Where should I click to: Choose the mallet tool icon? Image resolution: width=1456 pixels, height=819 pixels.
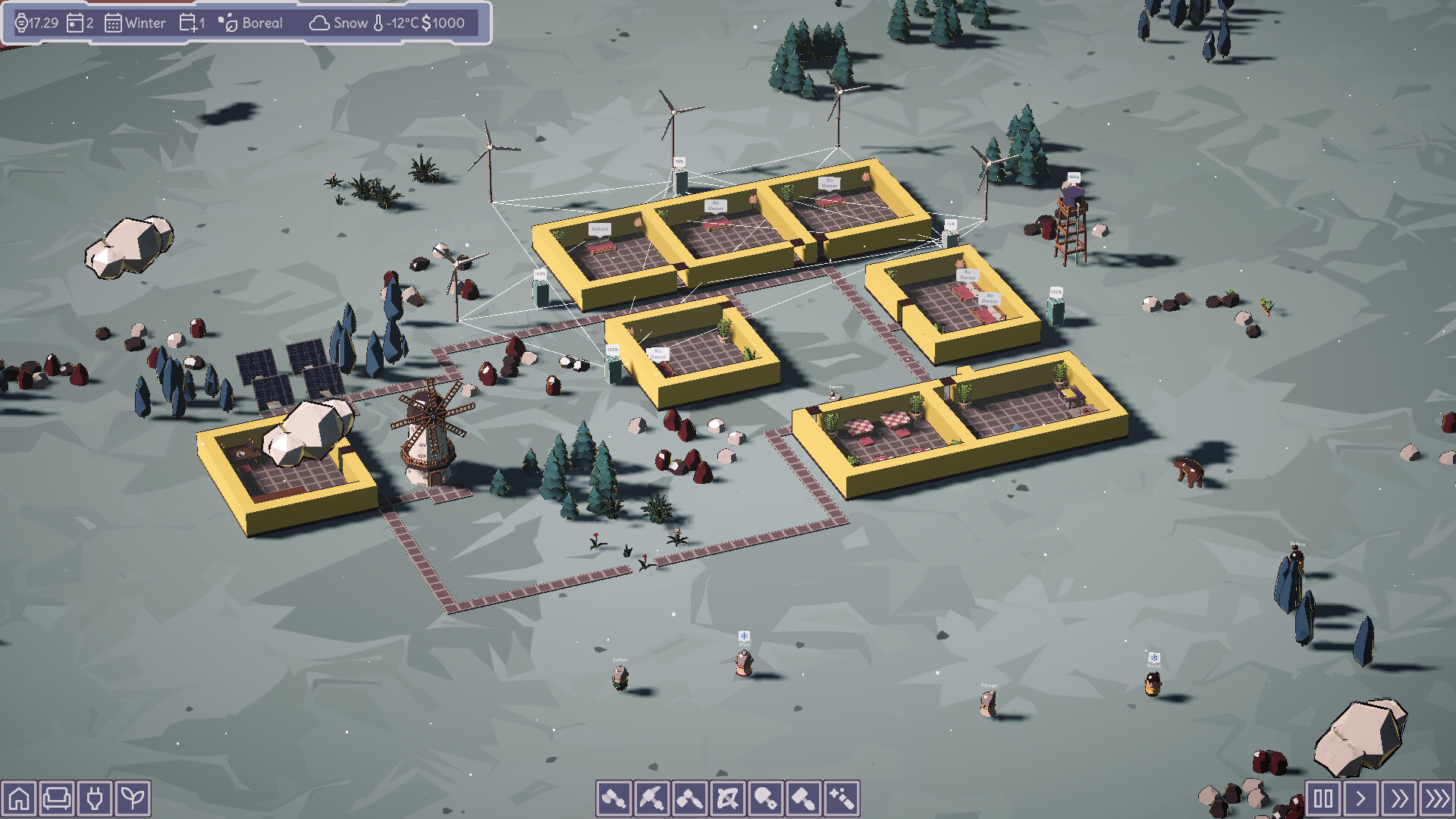click(690, 799)
